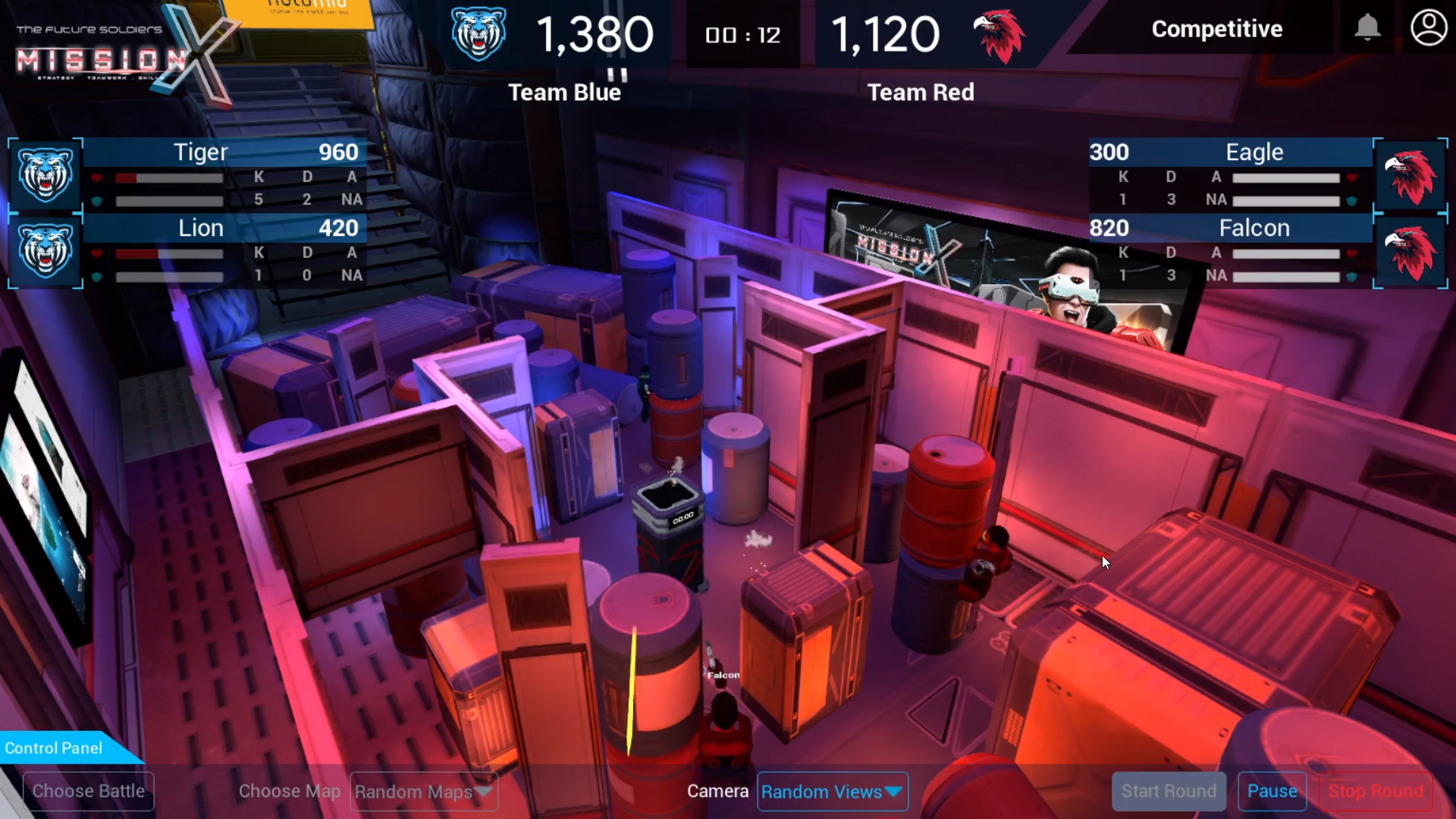Open the Random Views camera dropdown
This screenshot has width=1456, height=819.
tap(832, 792)
